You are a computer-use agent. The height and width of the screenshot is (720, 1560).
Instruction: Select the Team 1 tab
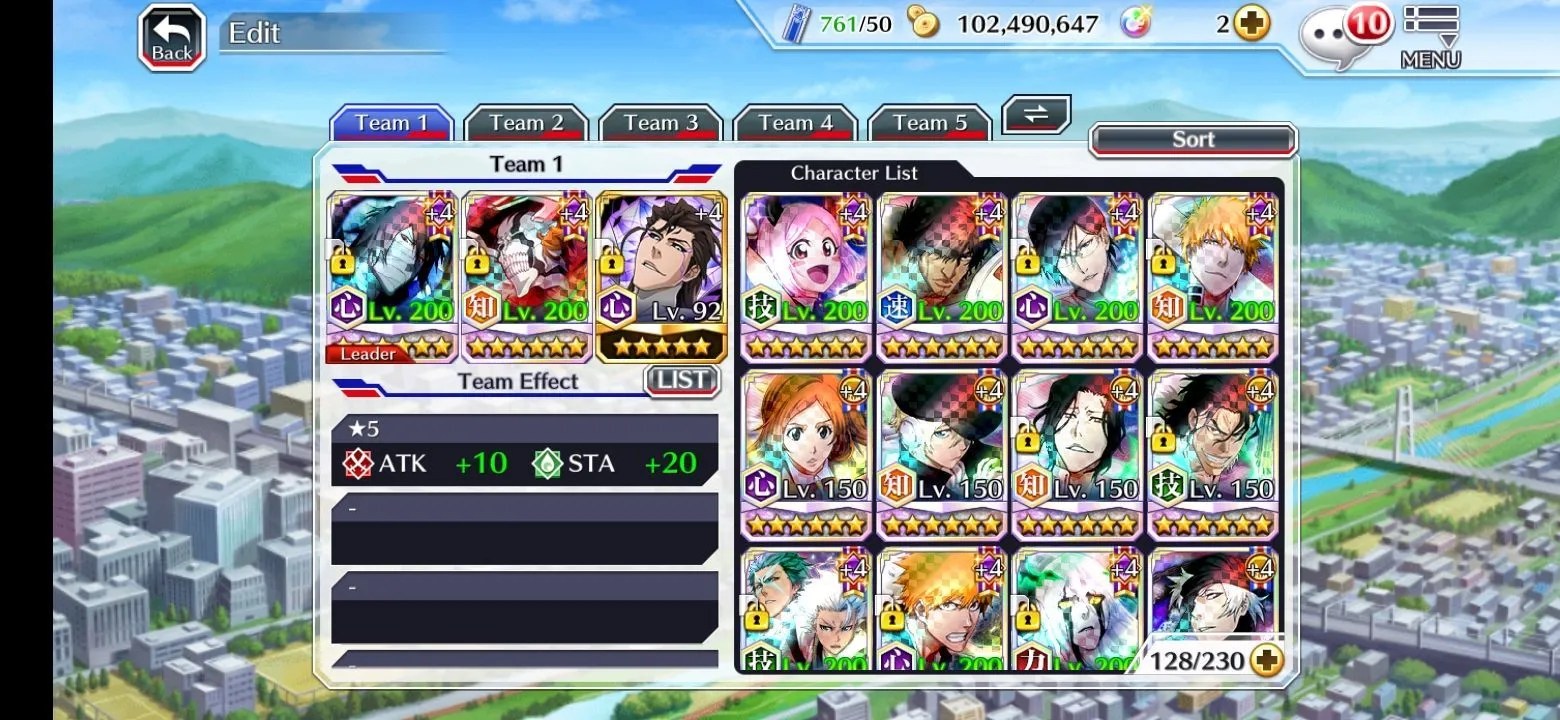391,124
